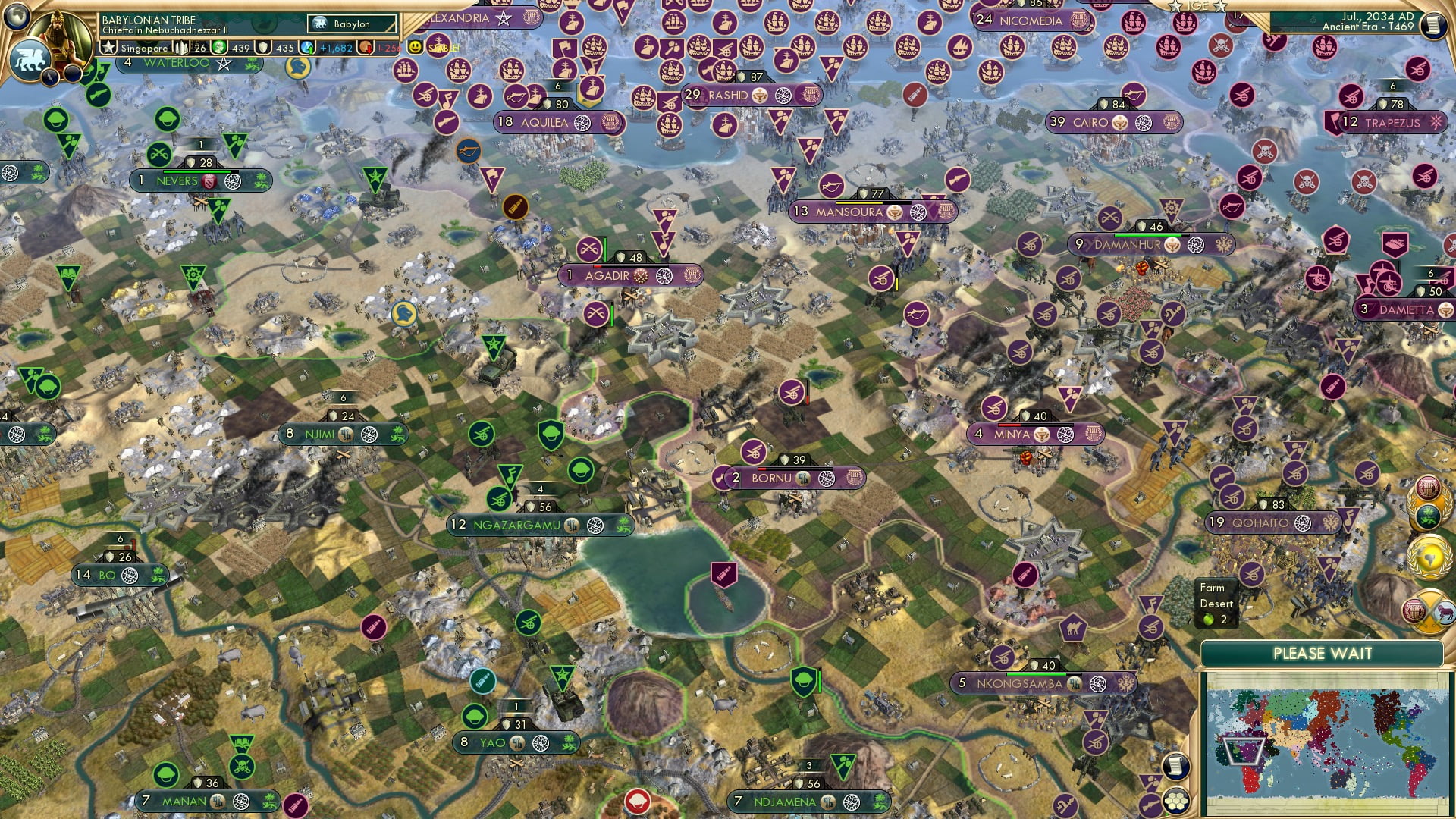The image size is (1456, 819).
Task: Click the globe button in the top-left corner
Action: pyautogui.click(x=16, y=17)
